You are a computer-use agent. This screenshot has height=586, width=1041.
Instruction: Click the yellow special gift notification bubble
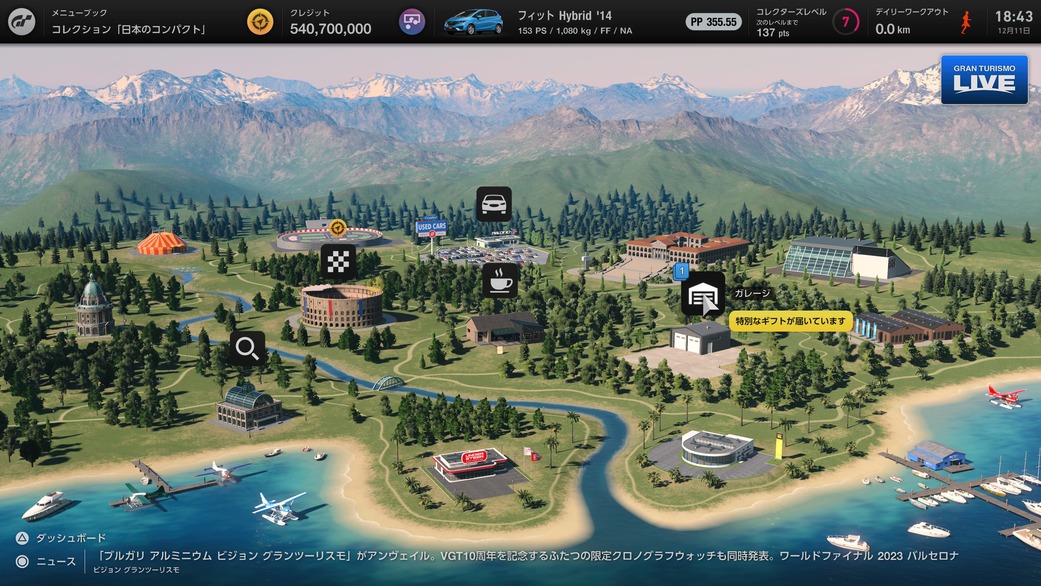point(790,322)
